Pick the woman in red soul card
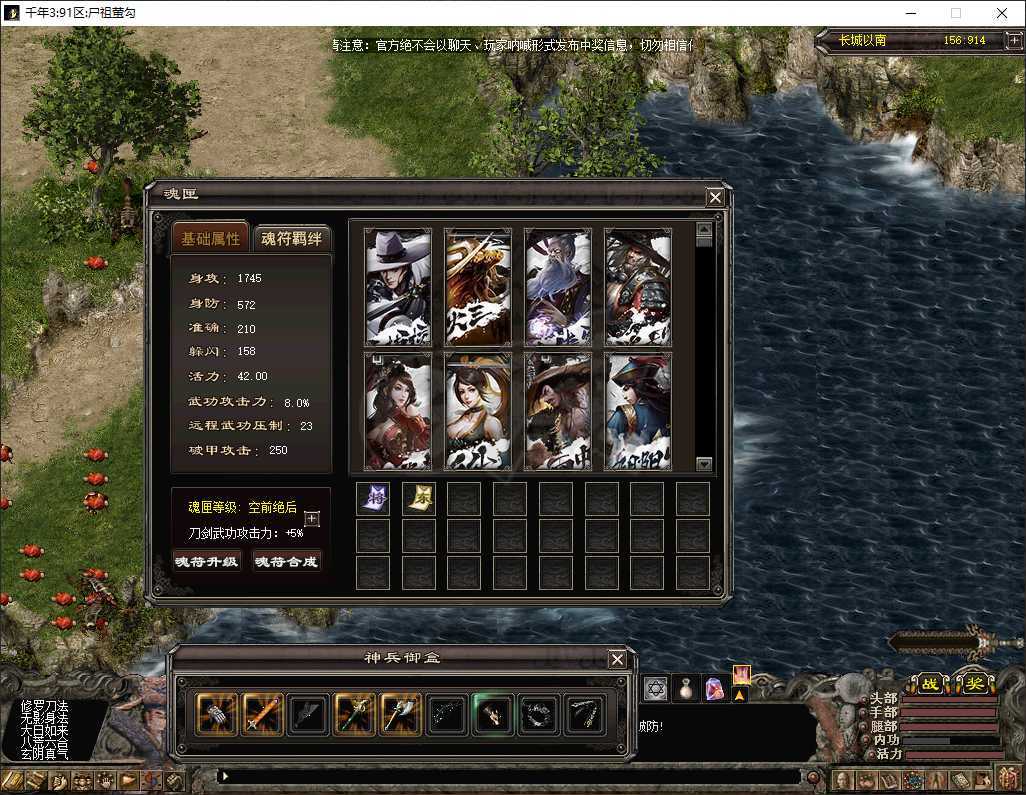Viewport: 1026px width, 795px height. point(398,410)
